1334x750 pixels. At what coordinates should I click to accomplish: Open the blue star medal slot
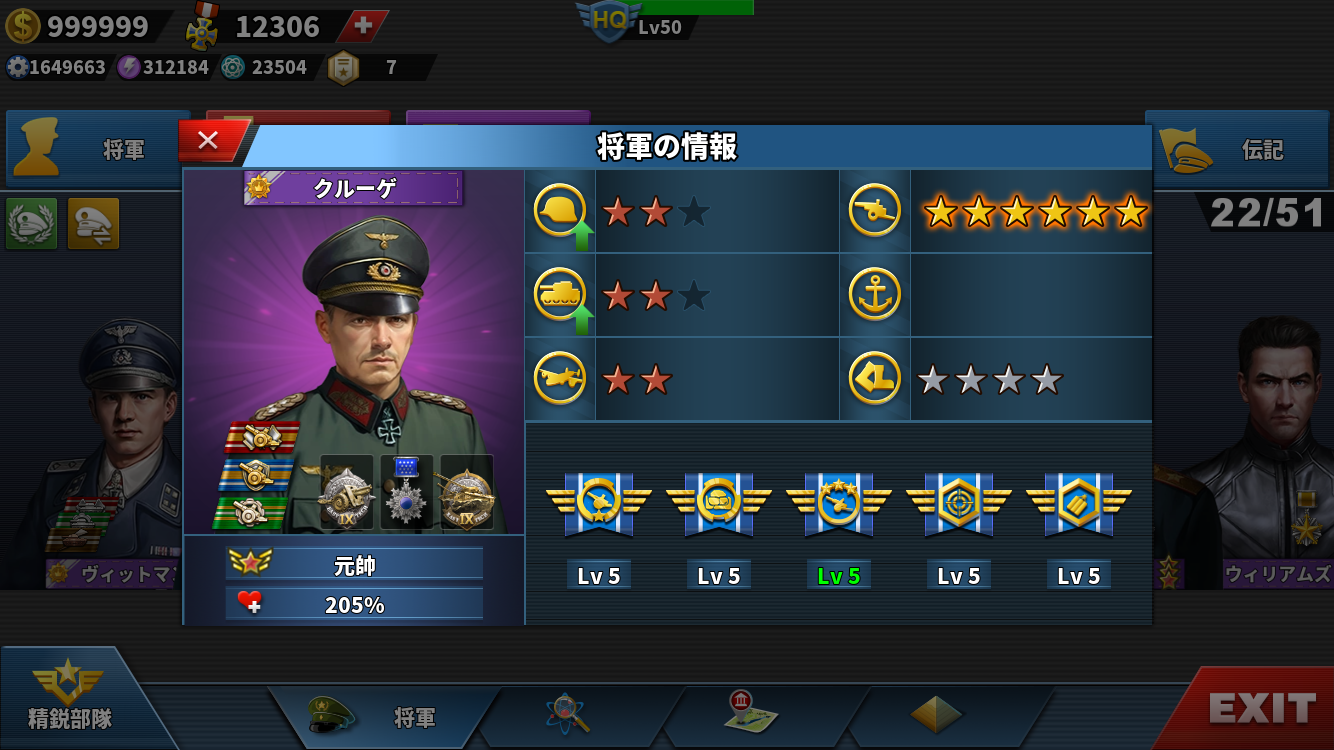coord(407,492)
